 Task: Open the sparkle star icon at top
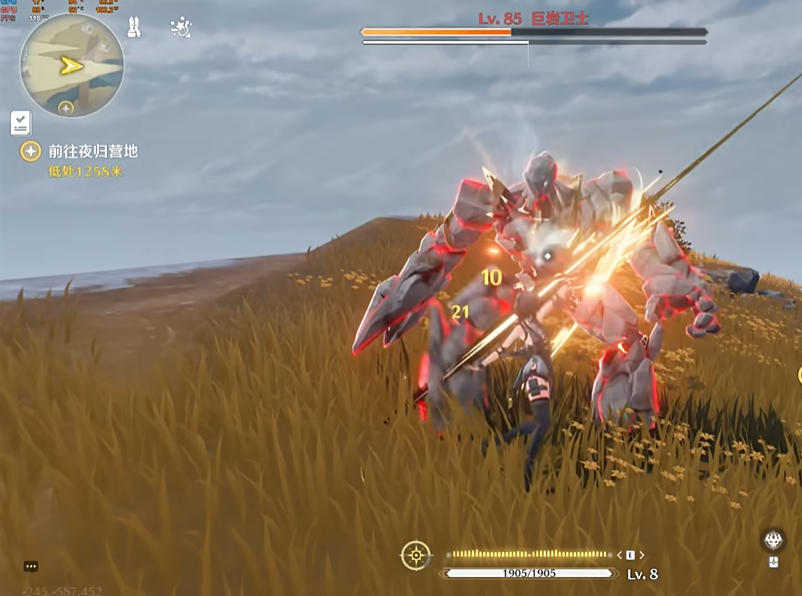181,27
